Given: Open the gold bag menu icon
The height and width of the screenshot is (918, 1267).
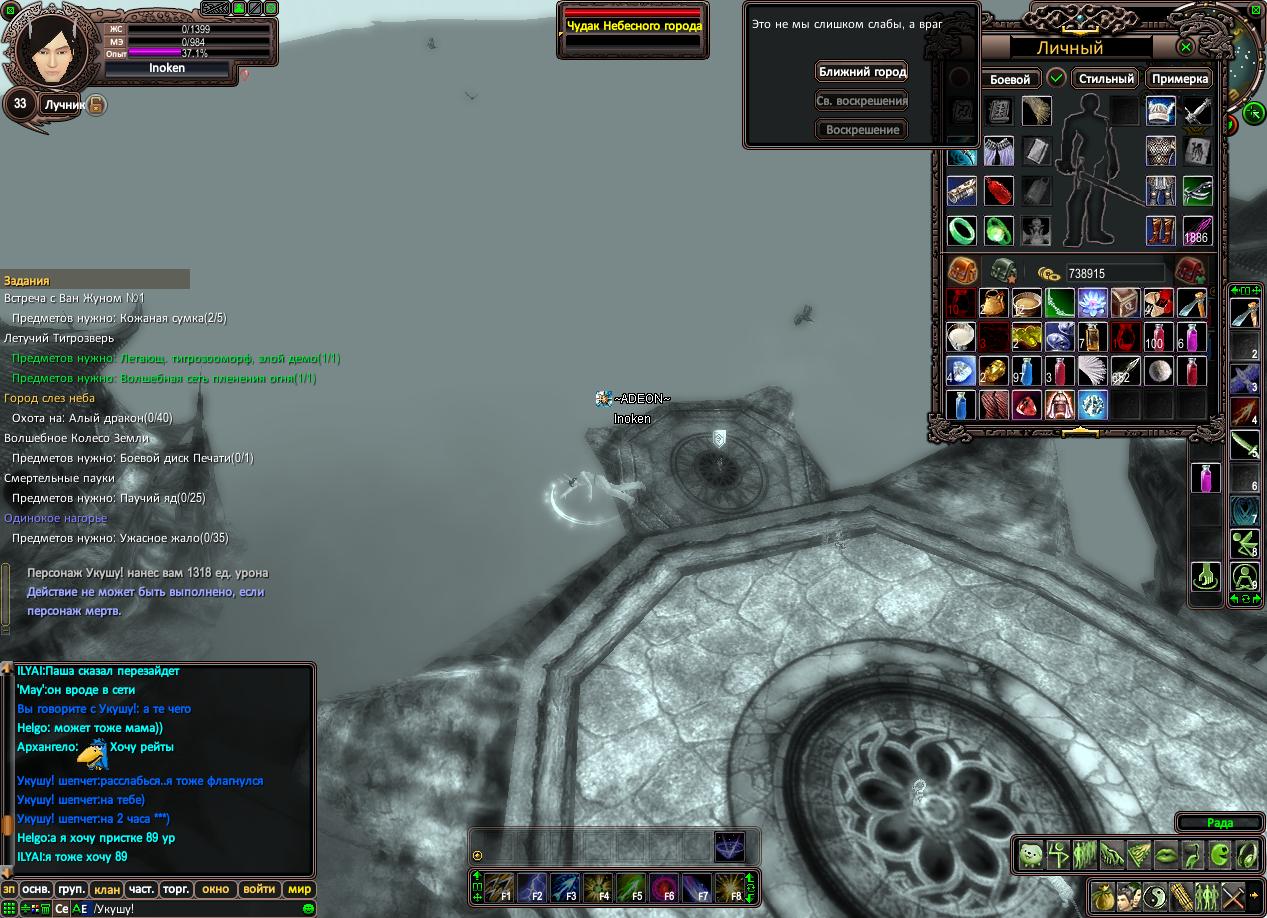Looking at the screenshot, I should pyautogui.click(x=1103, y=895).
